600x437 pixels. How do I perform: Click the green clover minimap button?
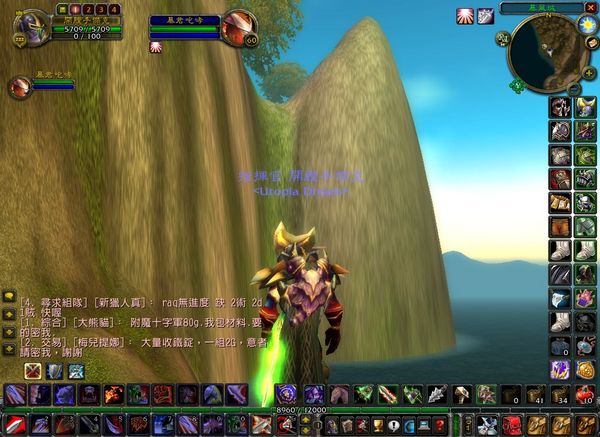click(517, 86)
